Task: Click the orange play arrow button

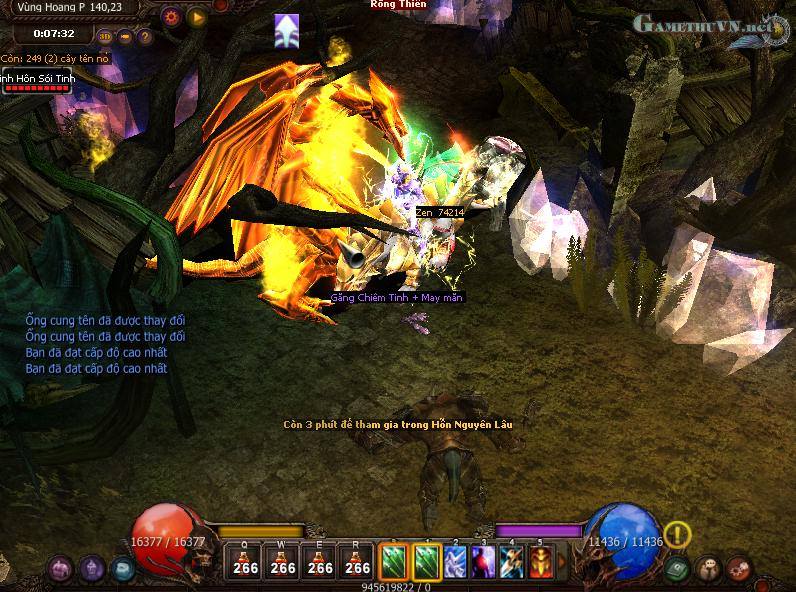Action: tap(196, 16)
